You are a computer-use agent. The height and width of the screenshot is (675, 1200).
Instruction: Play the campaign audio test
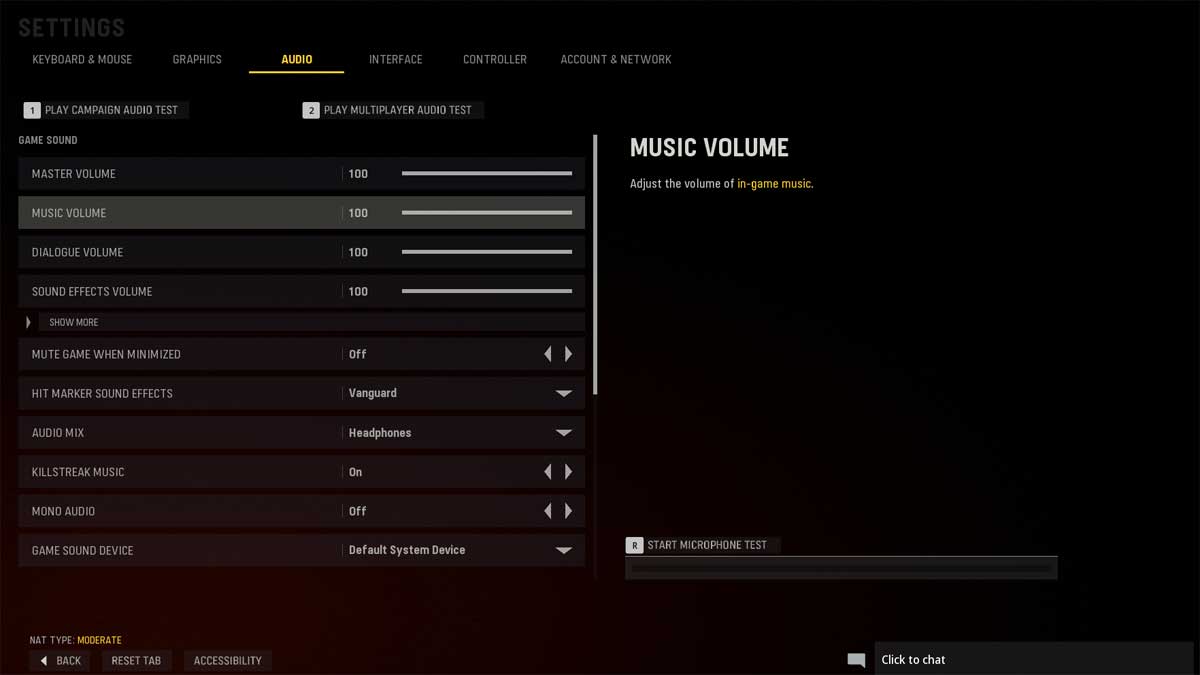pyautogui.click(x=106, y=110)
